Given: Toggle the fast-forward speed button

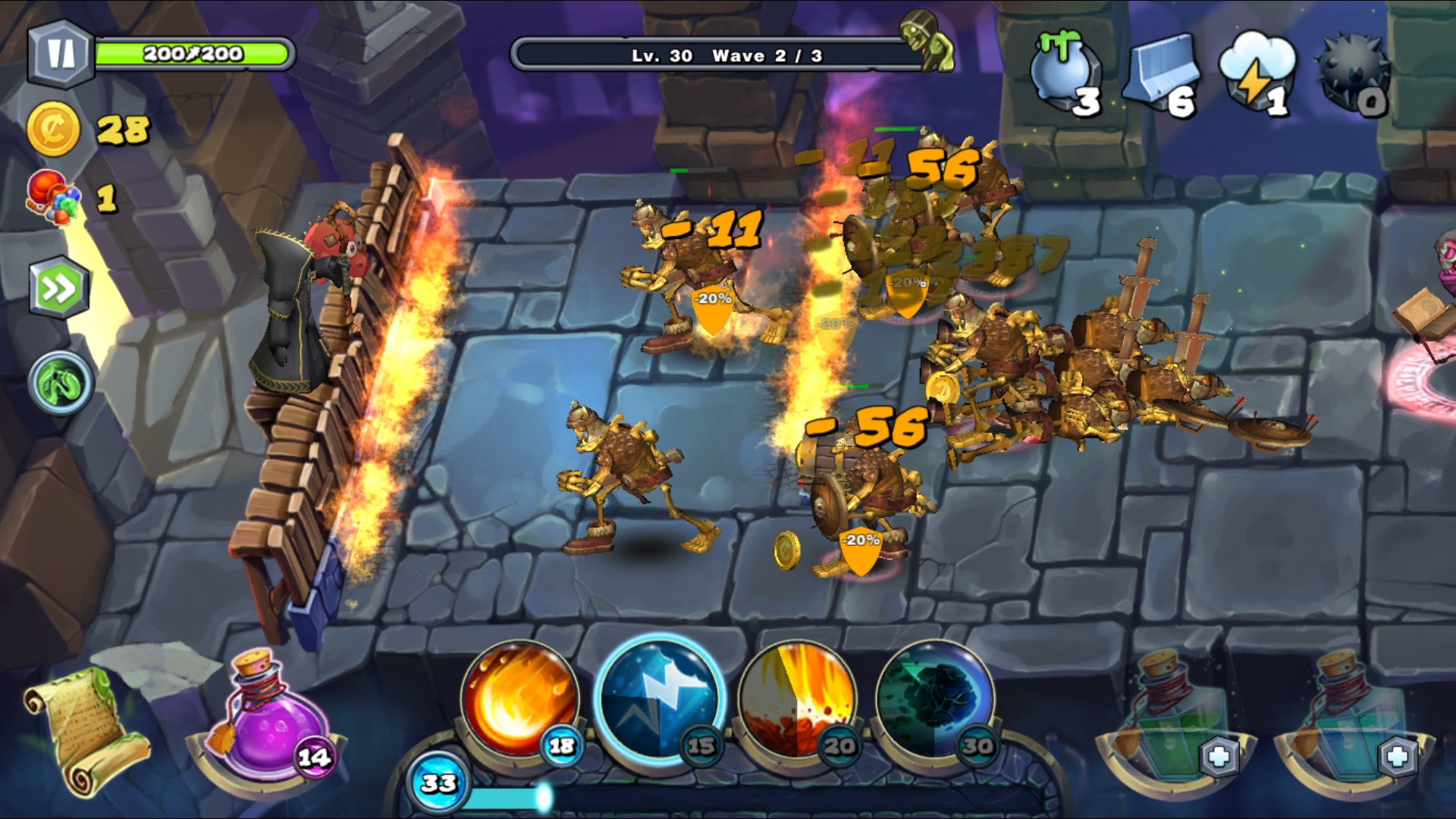Looking at the screenshot, I should click(59, 288).
